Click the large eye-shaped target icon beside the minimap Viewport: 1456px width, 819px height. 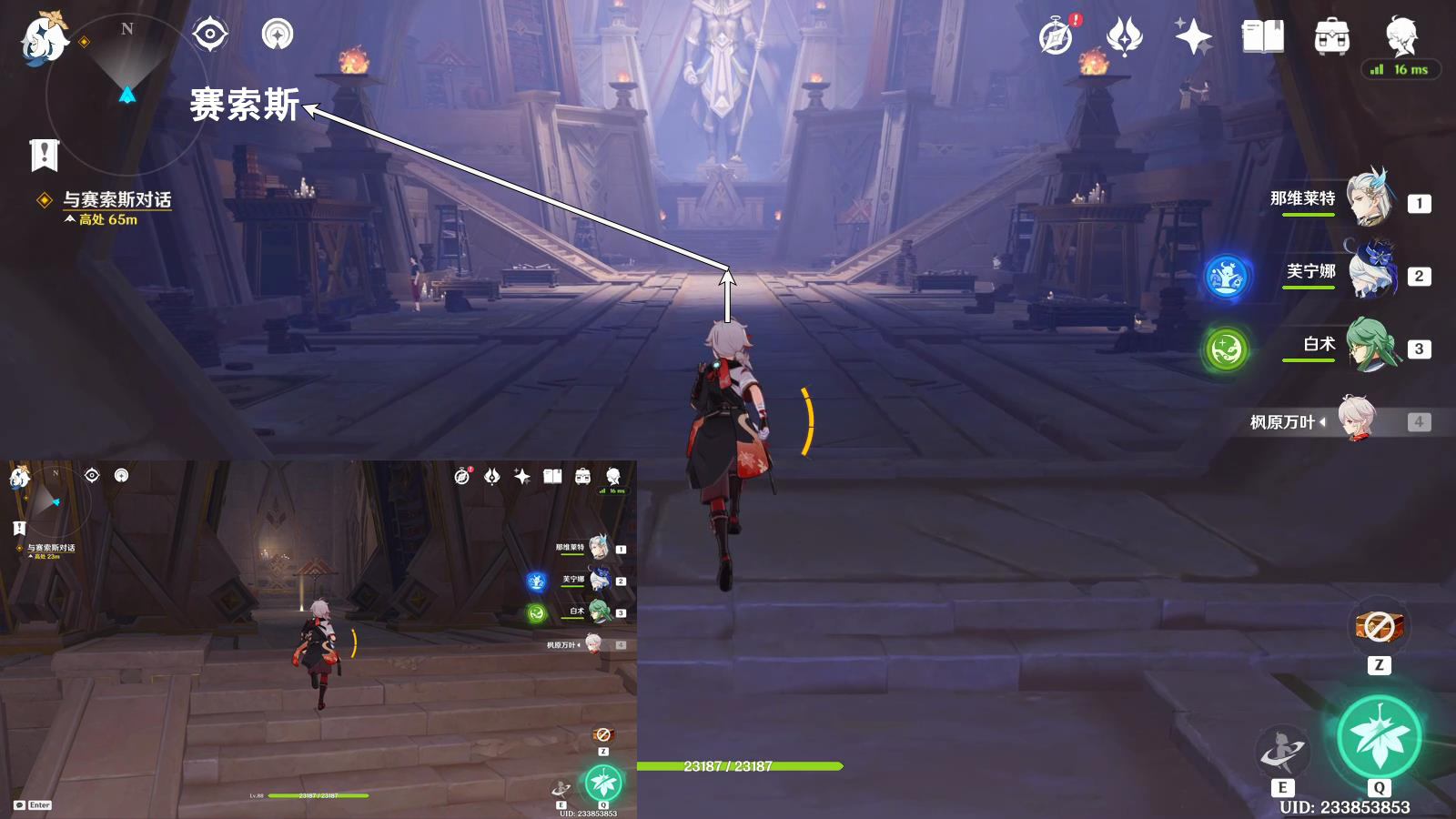click(x=209, y=35)
